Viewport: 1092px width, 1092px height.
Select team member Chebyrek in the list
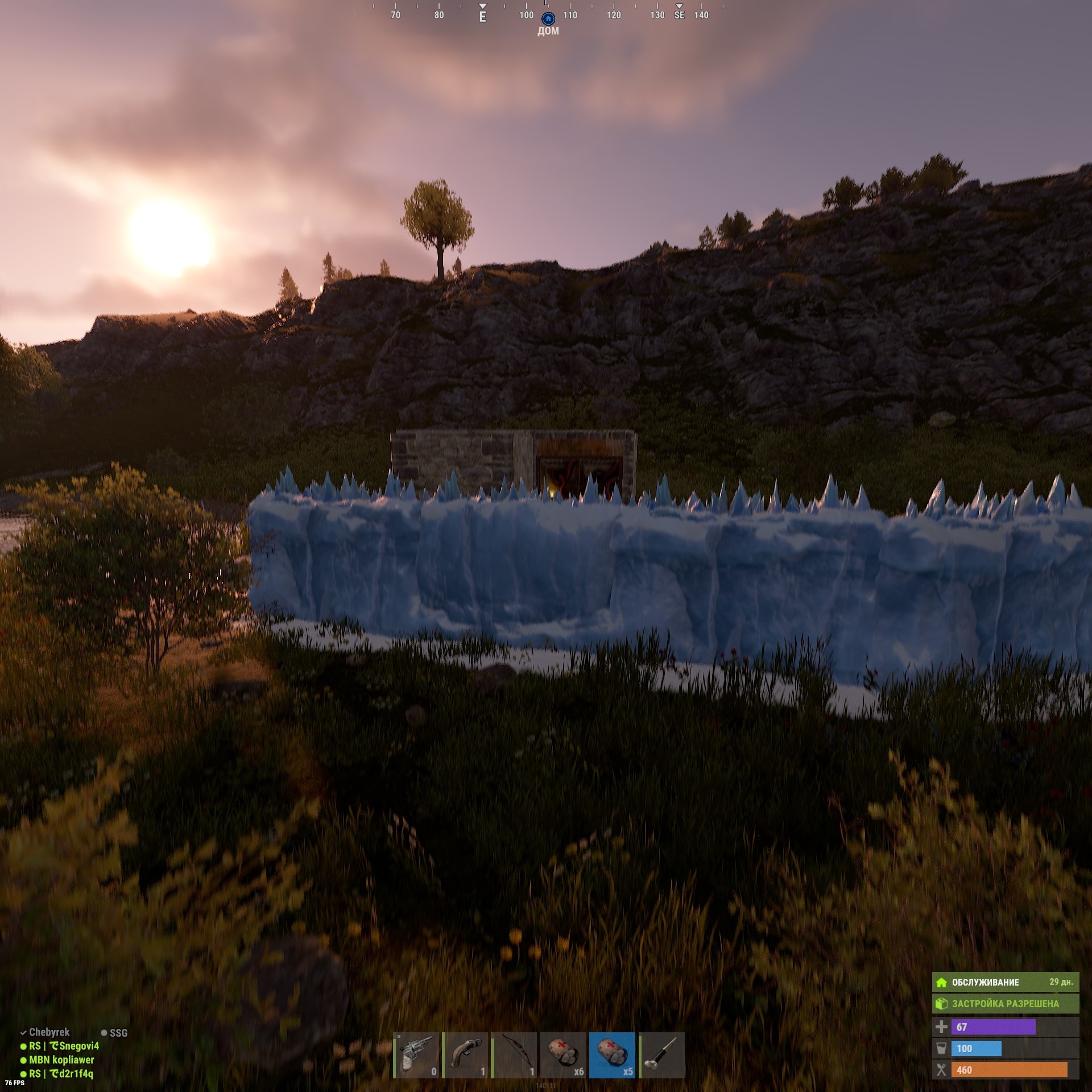(49, 1032)
